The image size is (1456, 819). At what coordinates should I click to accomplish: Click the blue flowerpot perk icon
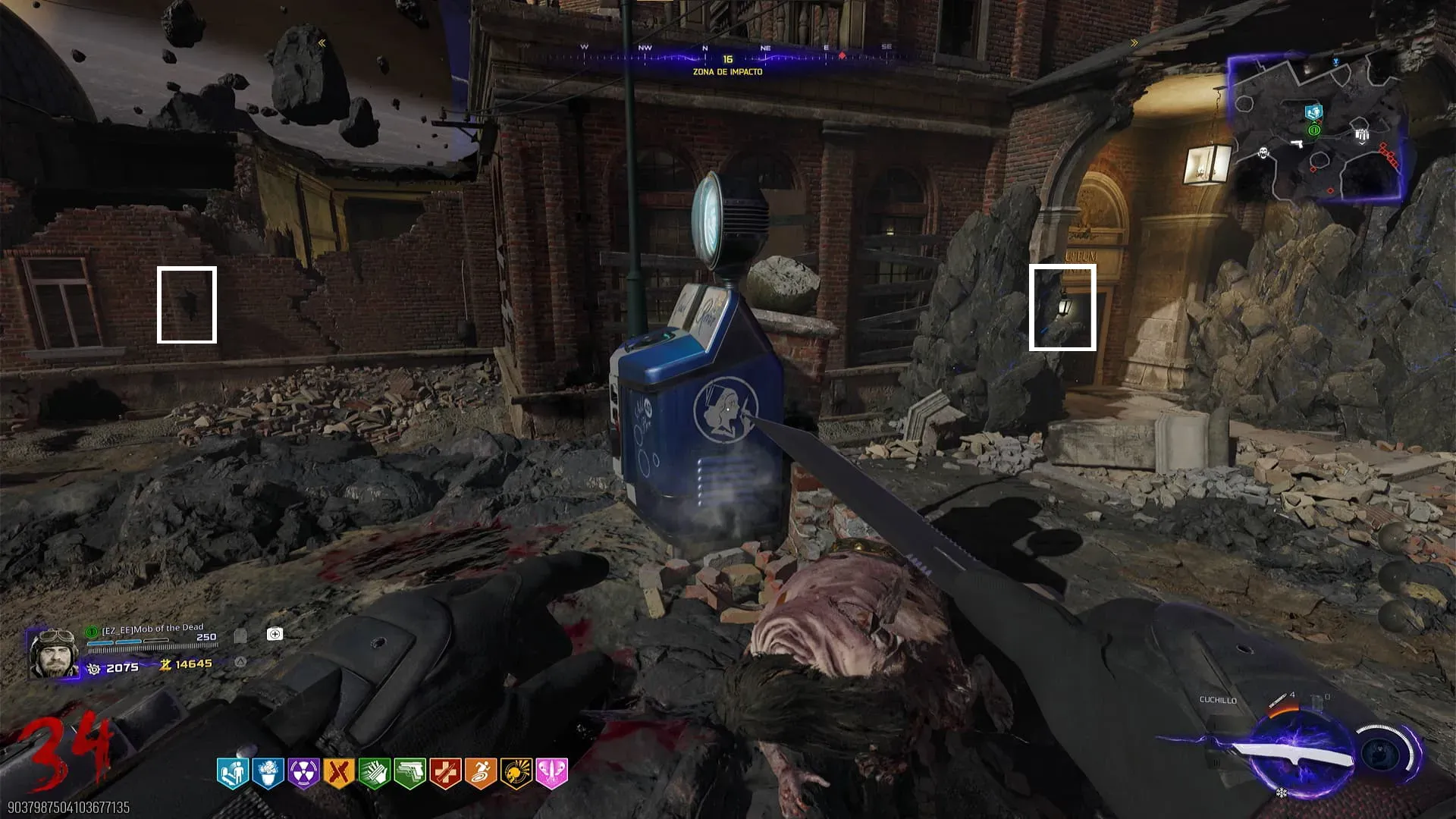pyautogui.click(x=268, y=773)
